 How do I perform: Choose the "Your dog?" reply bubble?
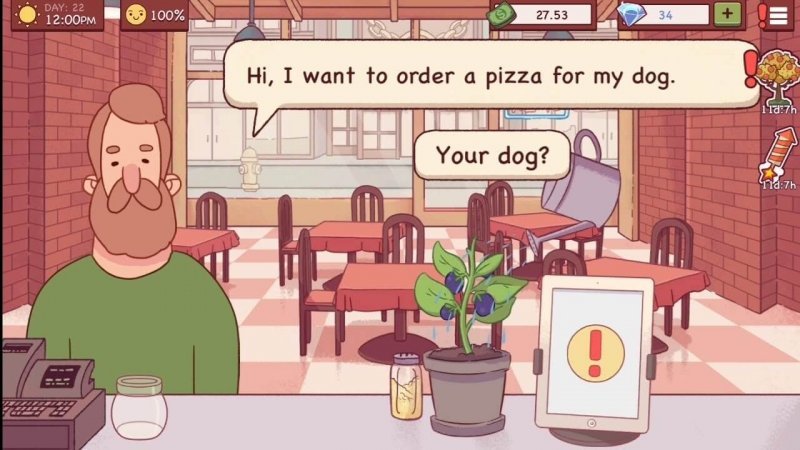pos(488,156)
